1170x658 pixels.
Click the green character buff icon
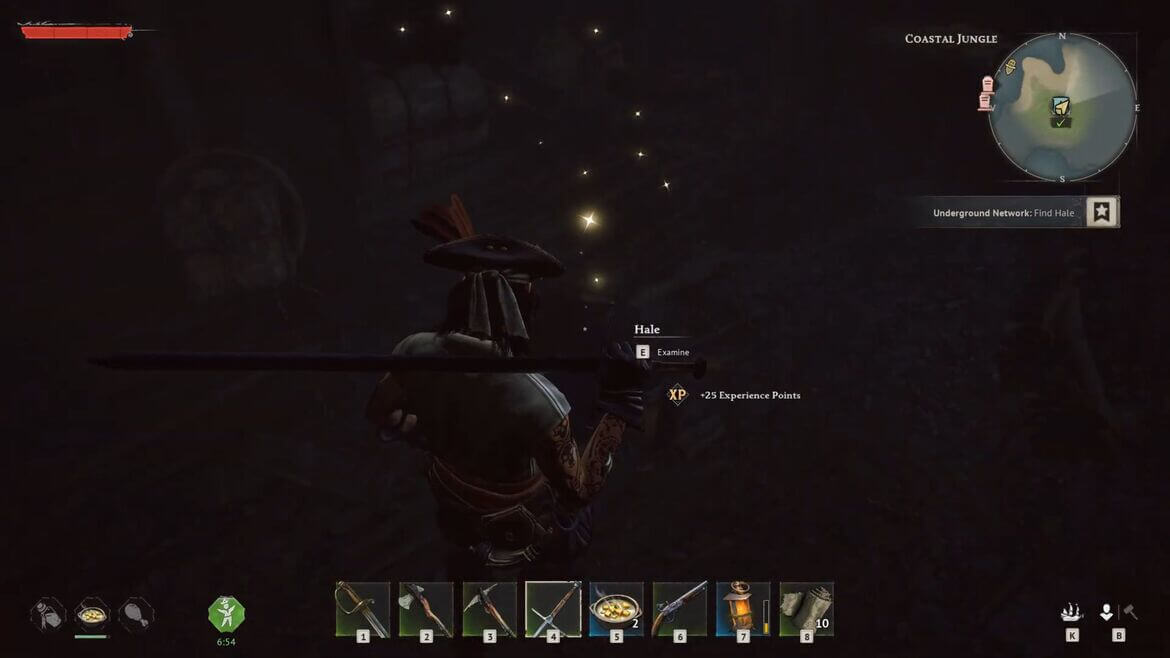coord(226,613)
